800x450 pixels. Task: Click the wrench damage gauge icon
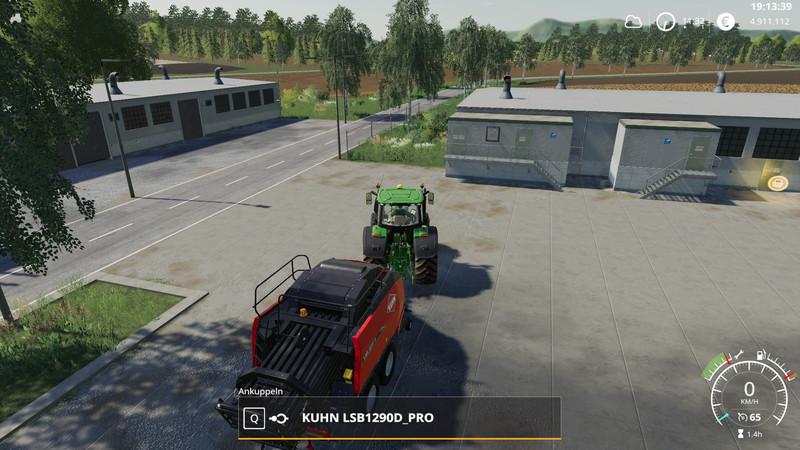coord(739,354)
